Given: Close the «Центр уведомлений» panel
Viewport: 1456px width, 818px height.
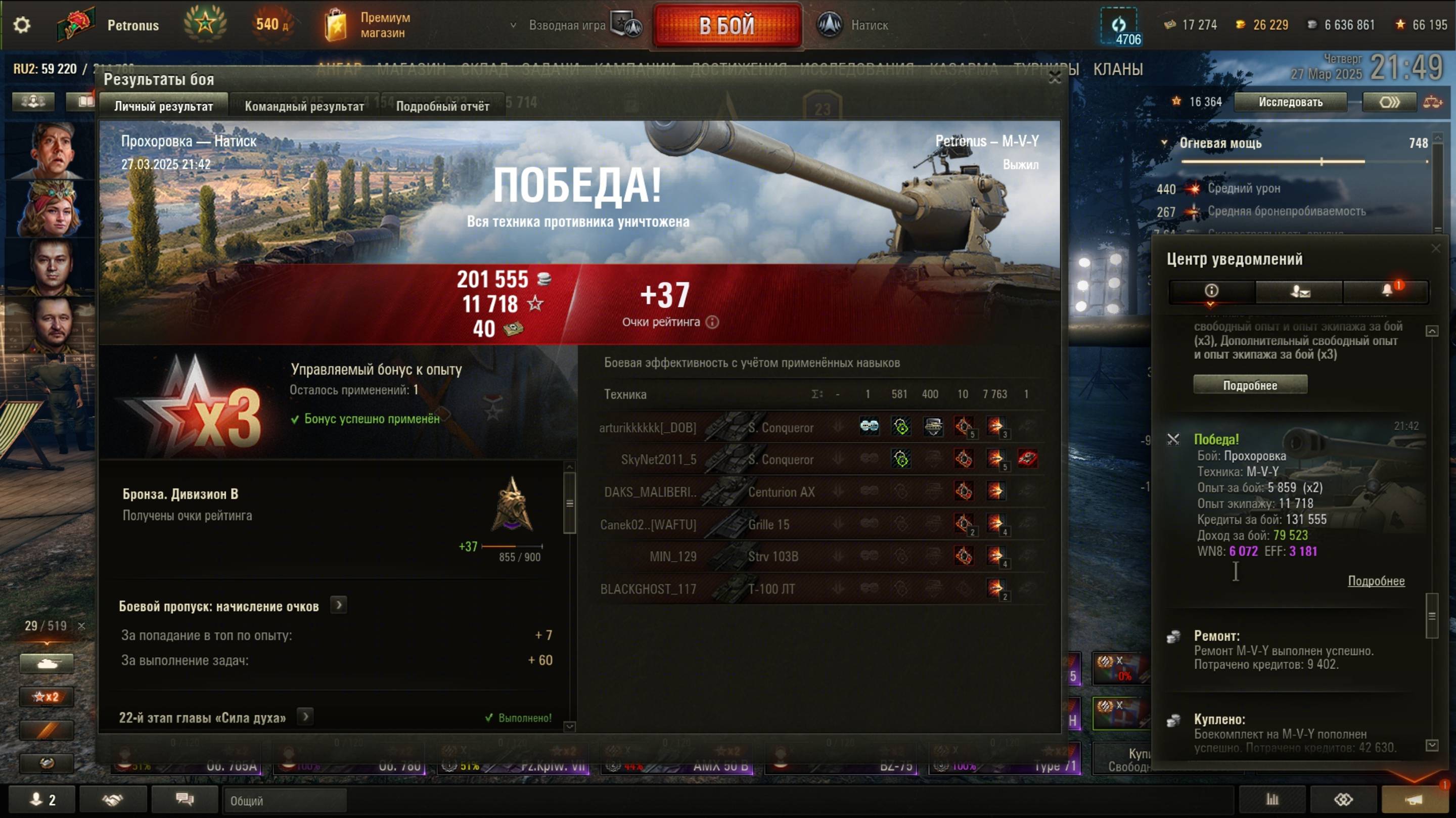Looking at the screenshot, I should (1436, 248).
